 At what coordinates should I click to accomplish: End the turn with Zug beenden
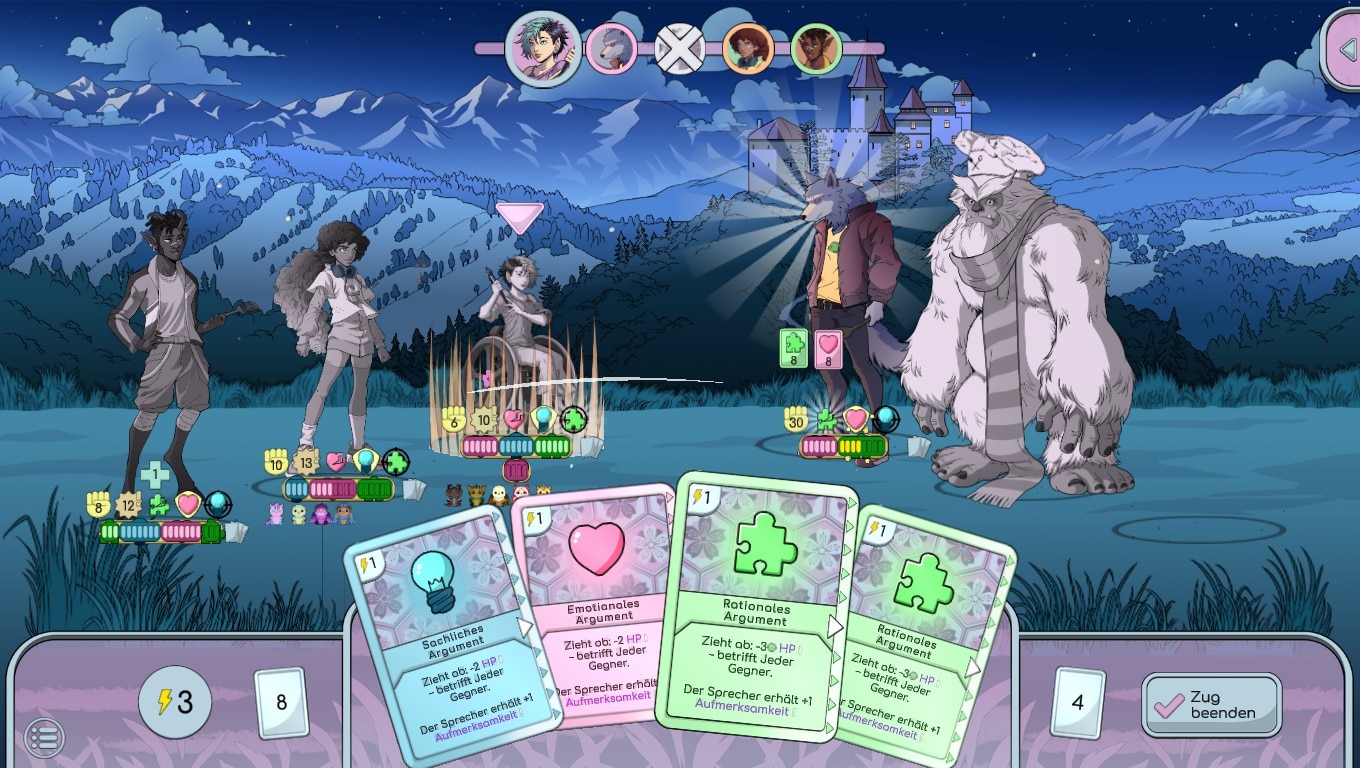[x=1211, y=704]
